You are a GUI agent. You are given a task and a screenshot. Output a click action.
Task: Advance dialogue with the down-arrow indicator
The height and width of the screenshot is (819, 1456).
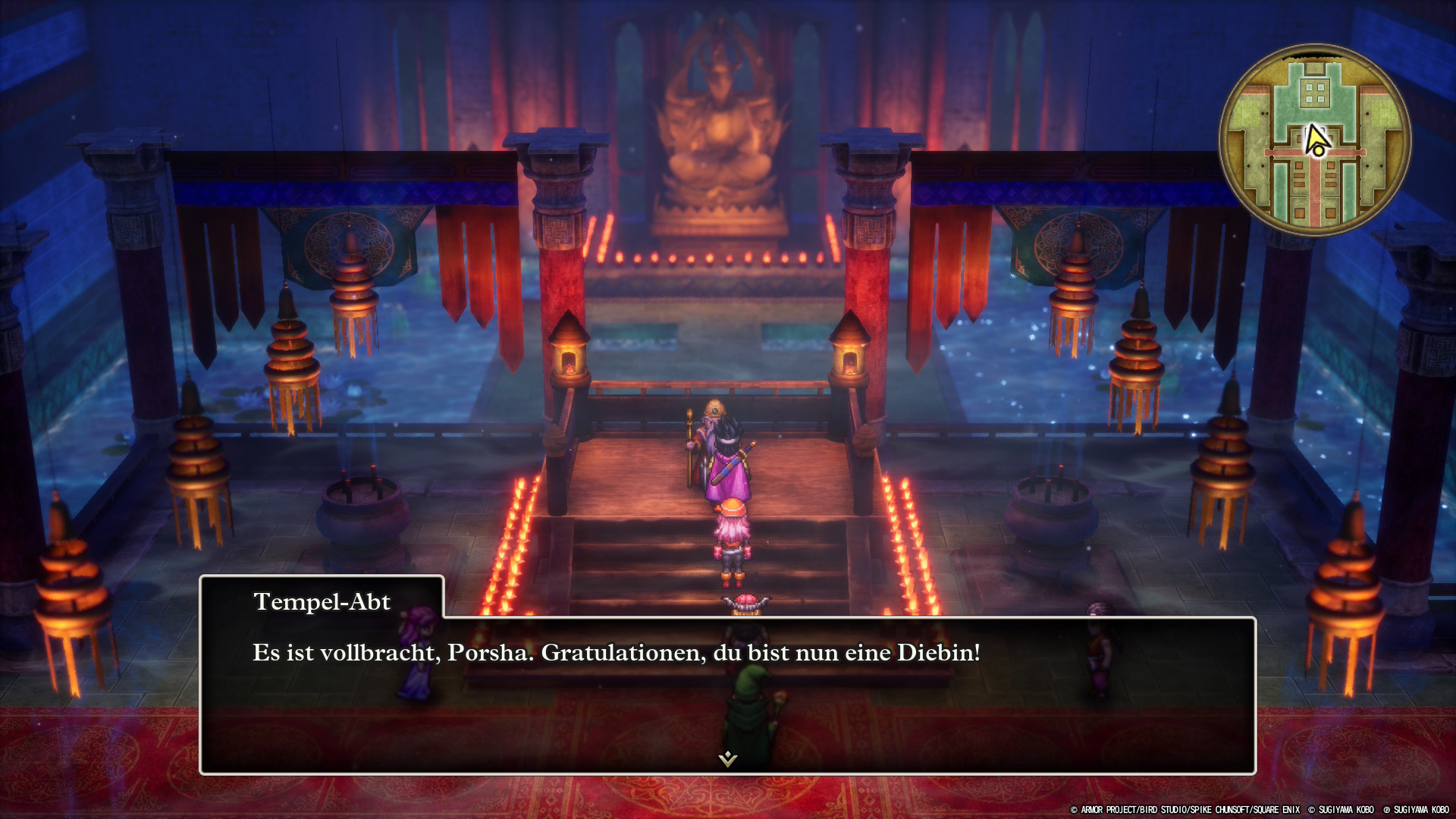tap(728, 758)
